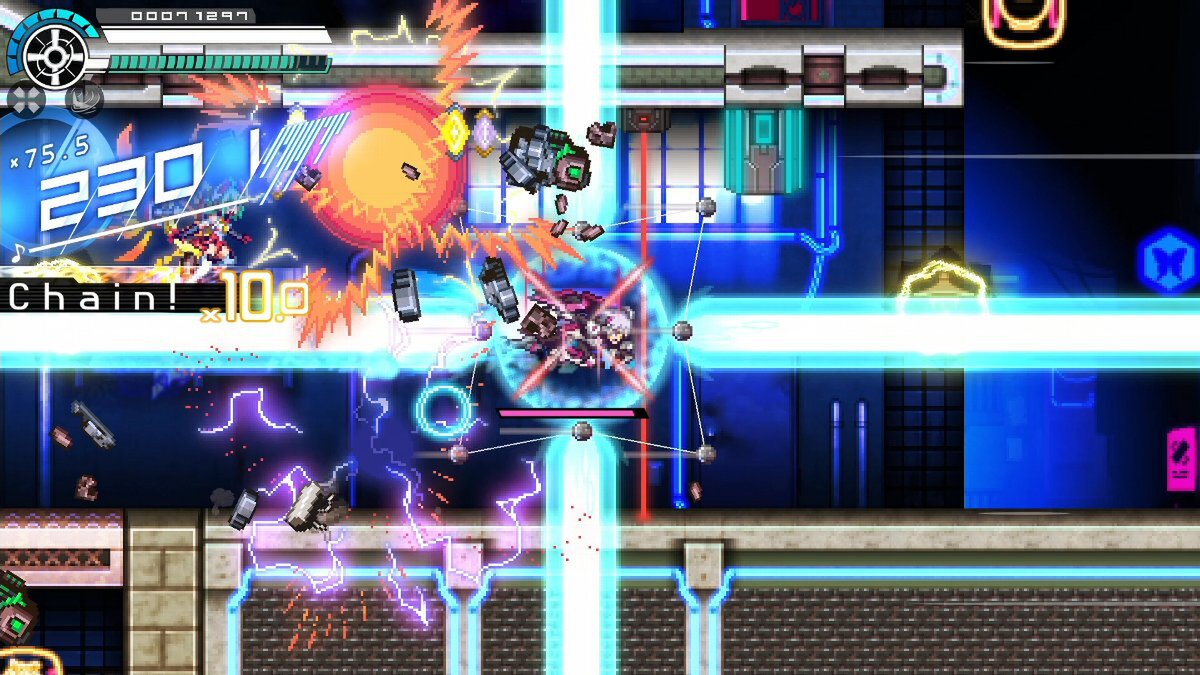Activate the greyed-out swirl skill icon
Viewport: 1200px width, 675px height.
click(x=84, y=100)
